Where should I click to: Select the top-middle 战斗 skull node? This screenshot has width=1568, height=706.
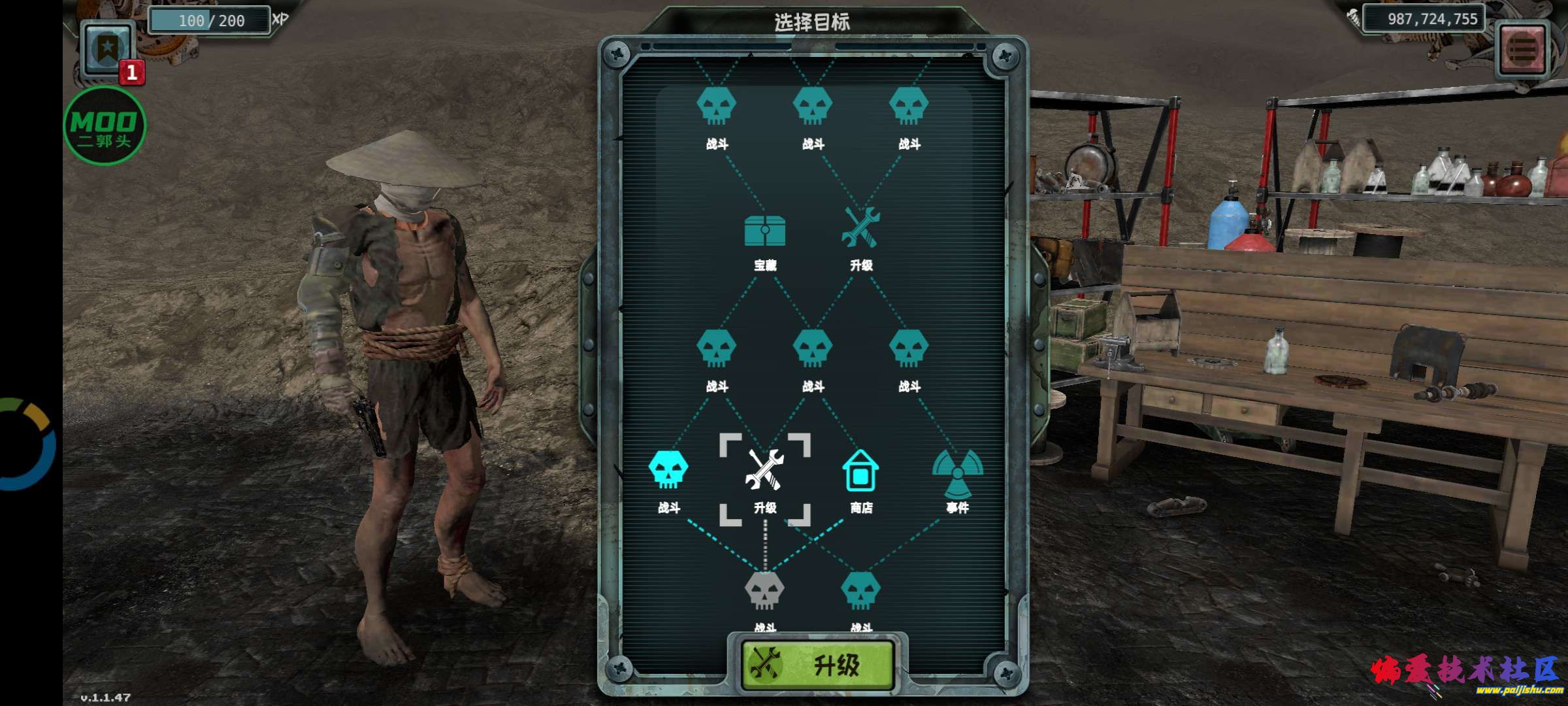[812, 105]
